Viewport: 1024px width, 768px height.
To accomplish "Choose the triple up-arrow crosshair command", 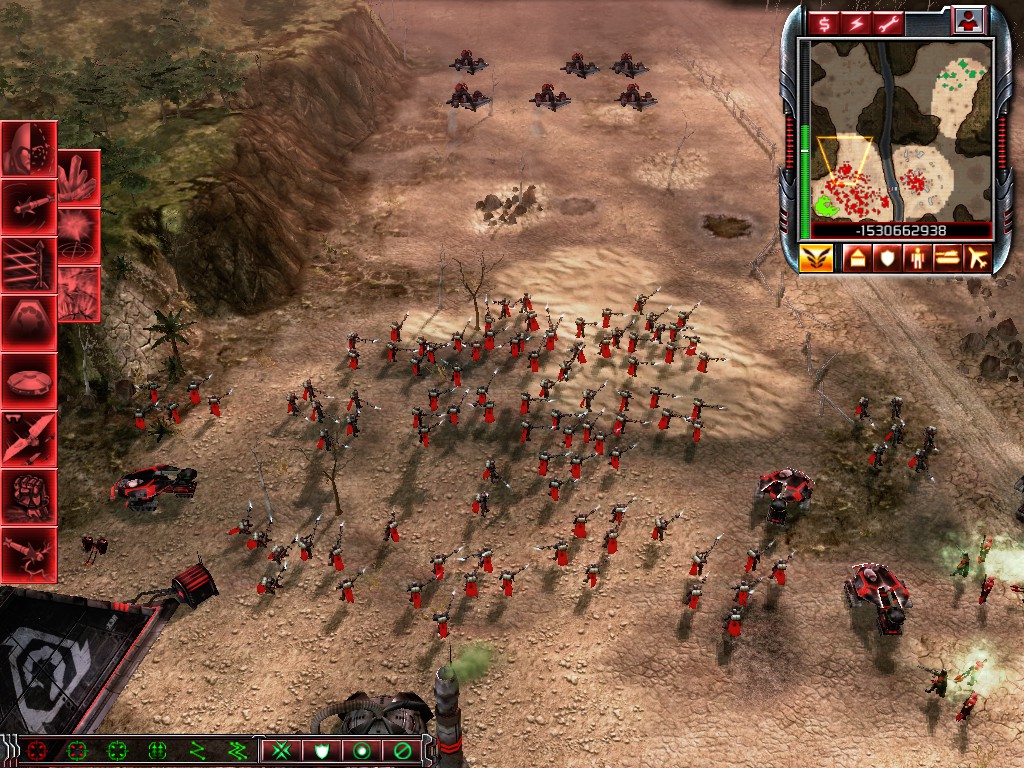I will coord(158,750).
